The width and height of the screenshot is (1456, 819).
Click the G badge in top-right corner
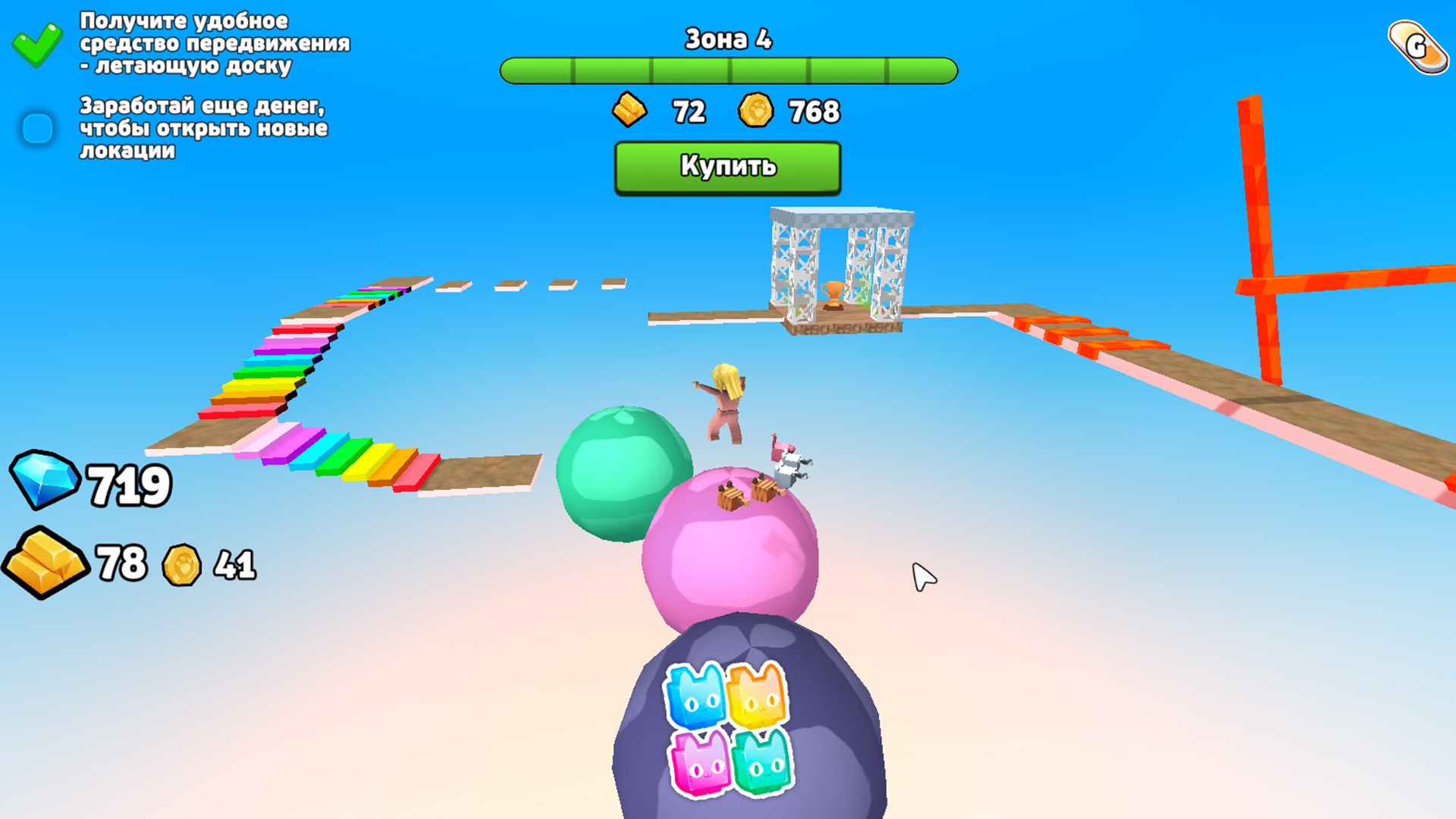(1417, 47)
